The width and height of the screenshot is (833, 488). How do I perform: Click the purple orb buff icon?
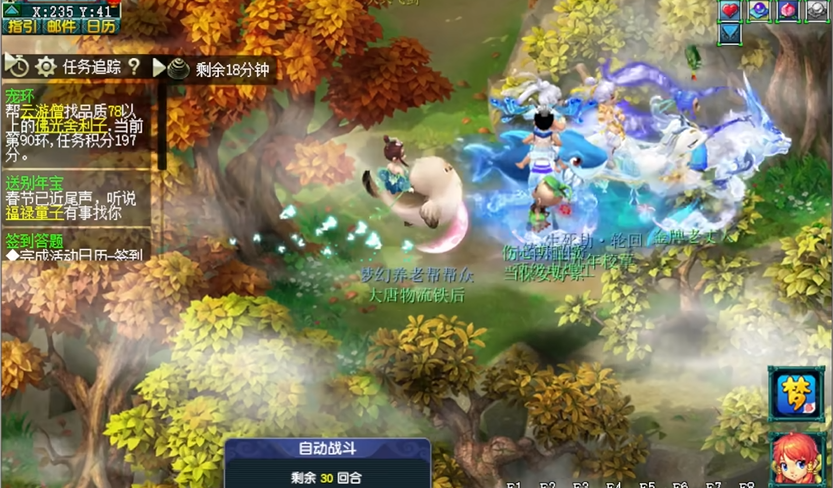759,10
